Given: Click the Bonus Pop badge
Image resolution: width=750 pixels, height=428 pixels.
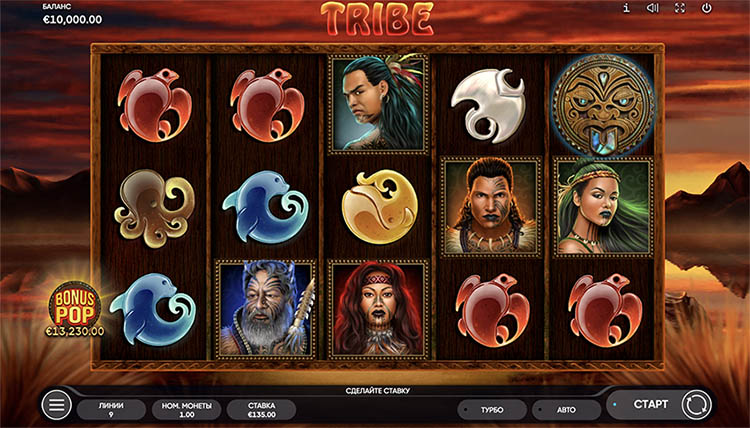Looking at the screenshot, I should click(75, 309).
